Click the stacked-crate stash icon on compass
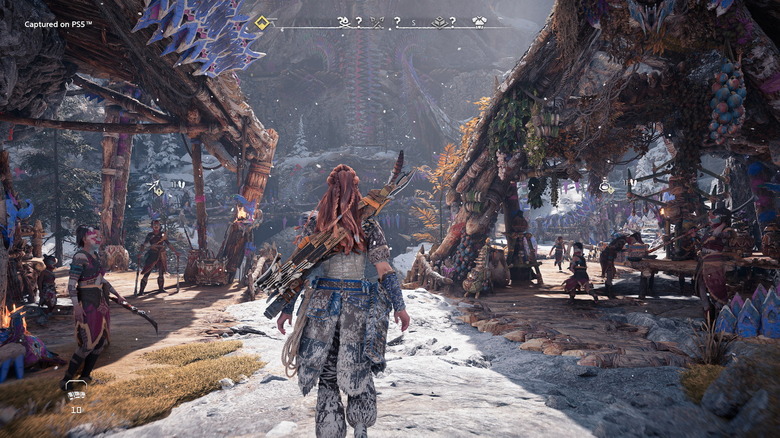Screen dimensions: 780x438 (x=440, y=21)
